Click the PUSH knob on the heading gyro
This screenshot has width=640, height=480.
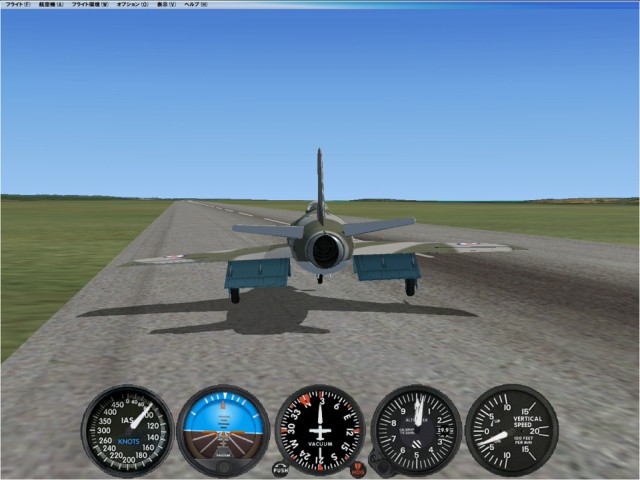coord(280,469)
